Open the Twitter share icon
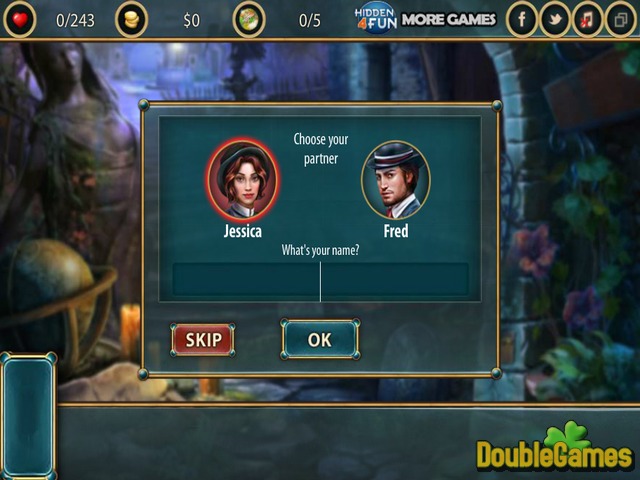This screenshot has height=480, width=640. pyautogui.click(x=554, y=19)
